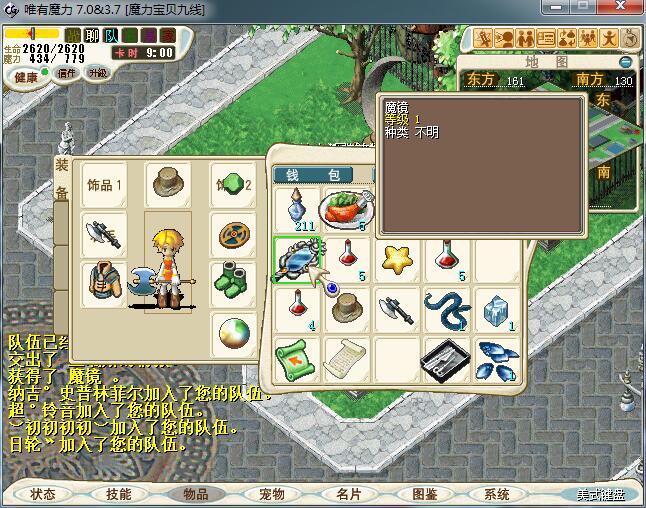Image resolution: width=646 pixels, height=508 pixels.
Task: Click the 健康 health status button
Action: pyautogui.click(x=27, y=76)
